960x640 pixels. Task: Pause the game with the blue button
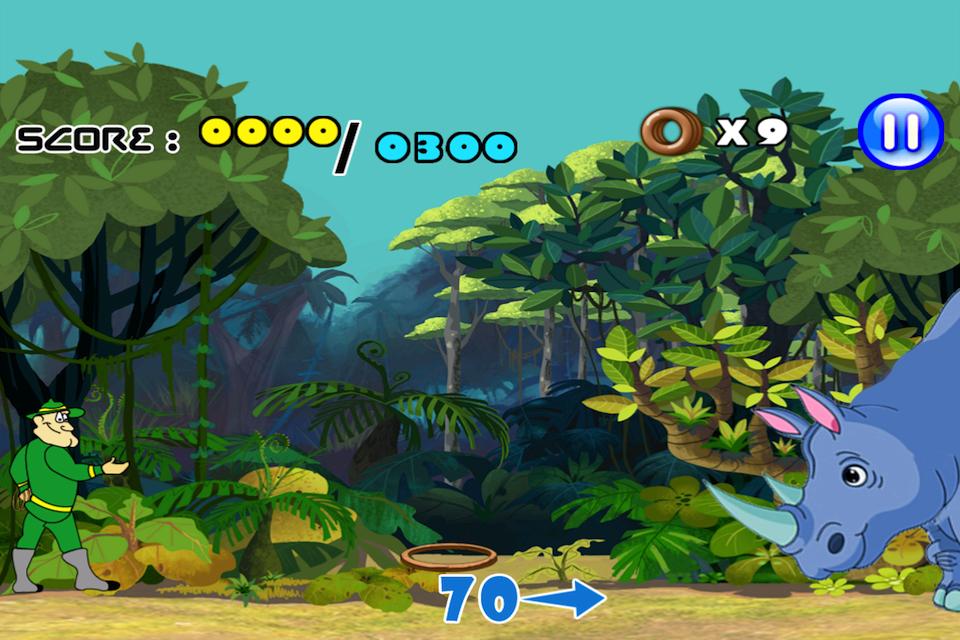tap(900, 131)
